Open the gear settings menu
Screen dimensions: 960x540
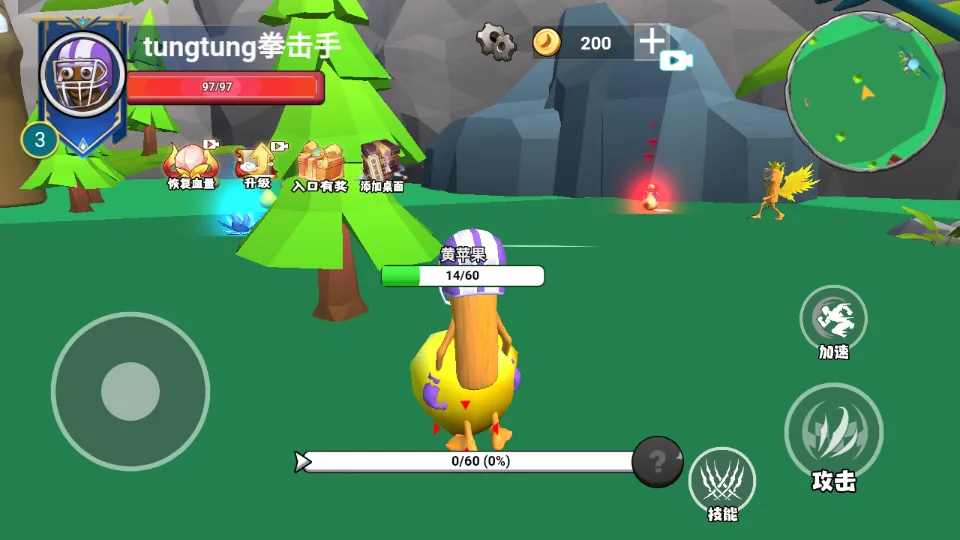[496, 42]
